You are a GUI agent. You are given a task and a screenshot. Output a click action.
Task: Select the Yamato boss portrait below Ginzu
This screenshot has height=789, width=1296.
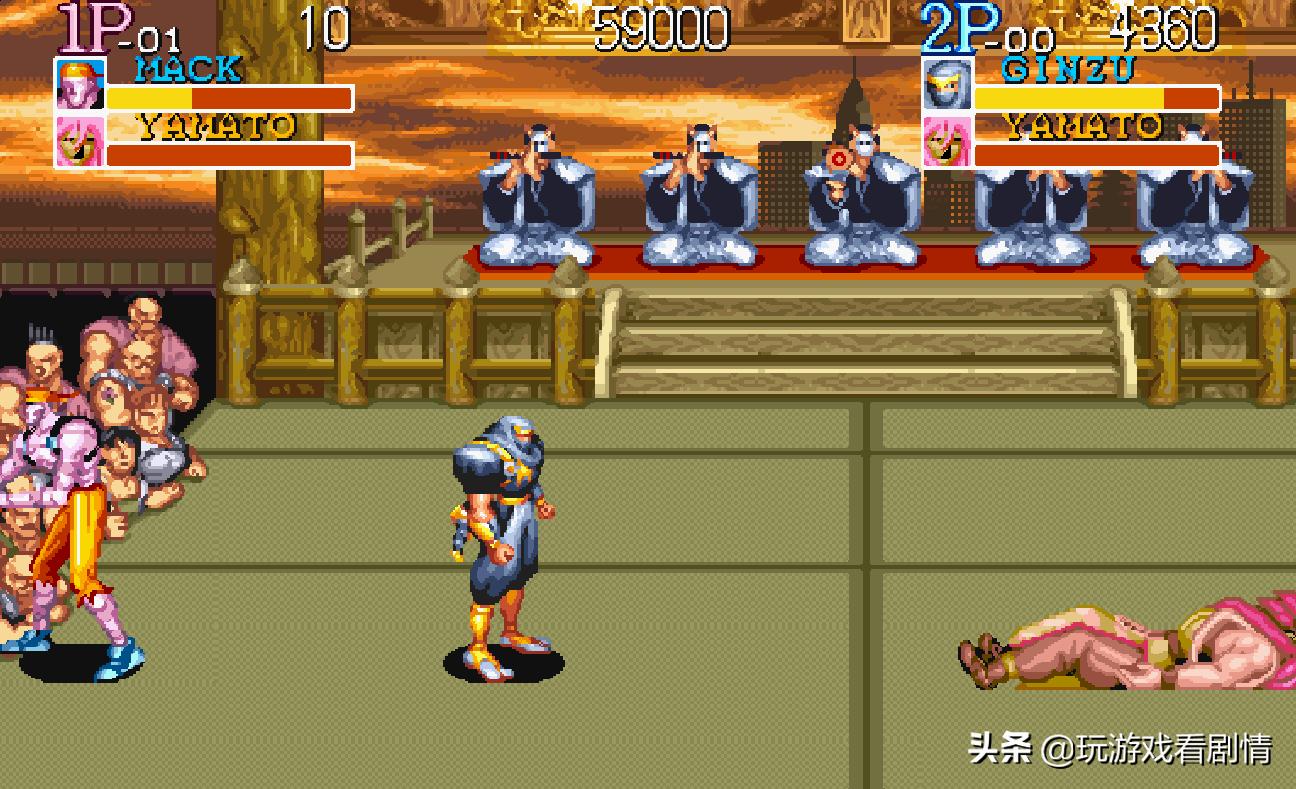(946, 141)
